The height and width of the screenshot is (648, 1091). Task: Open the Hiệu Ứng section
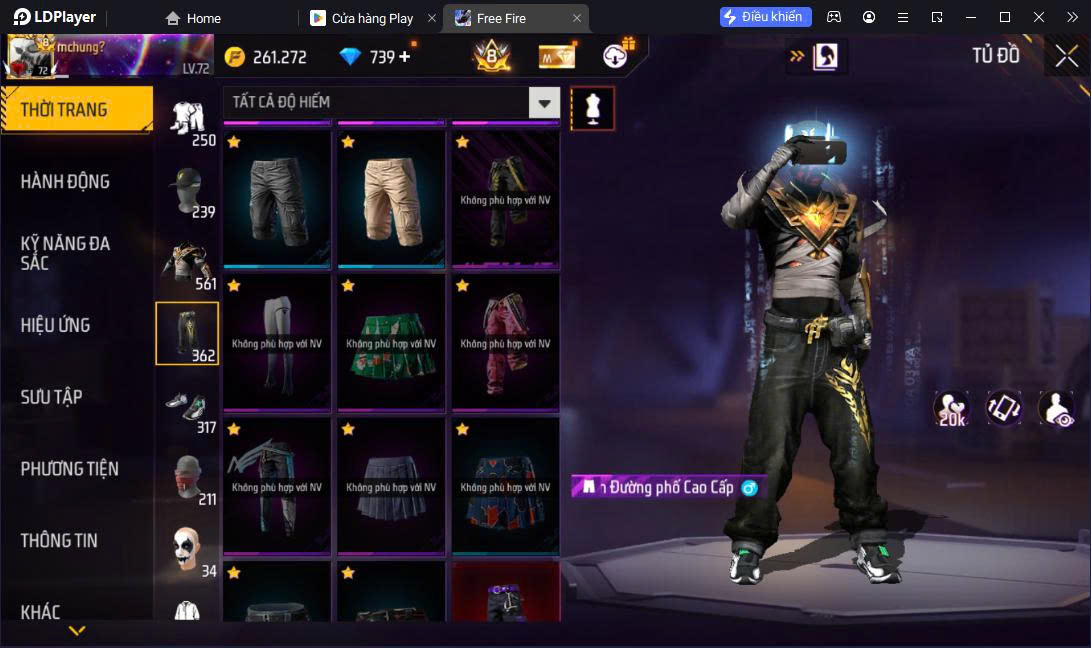click(56, 325)
